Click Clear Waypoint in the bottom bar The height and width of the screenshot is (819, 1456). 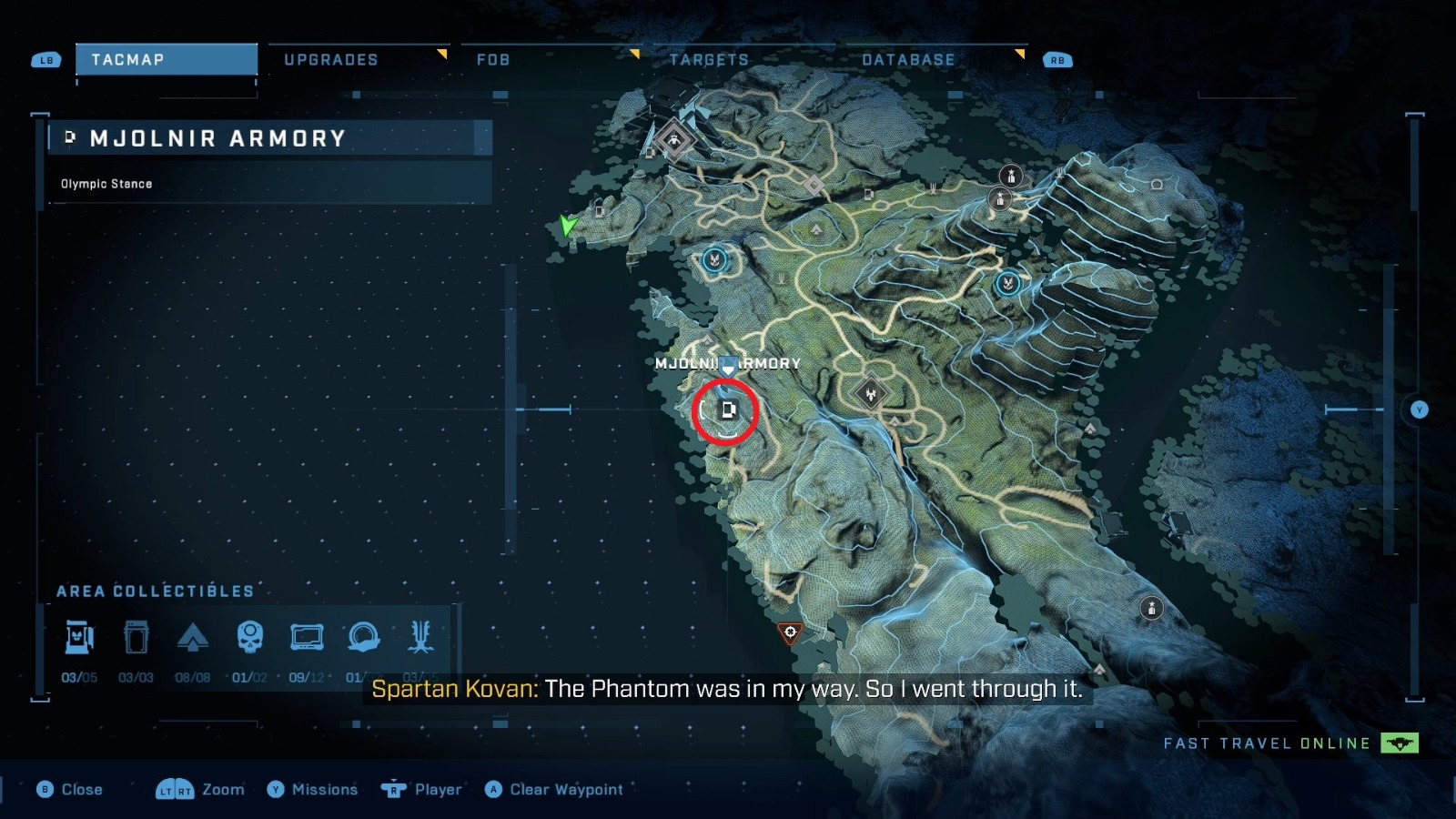tap(564, 789)
